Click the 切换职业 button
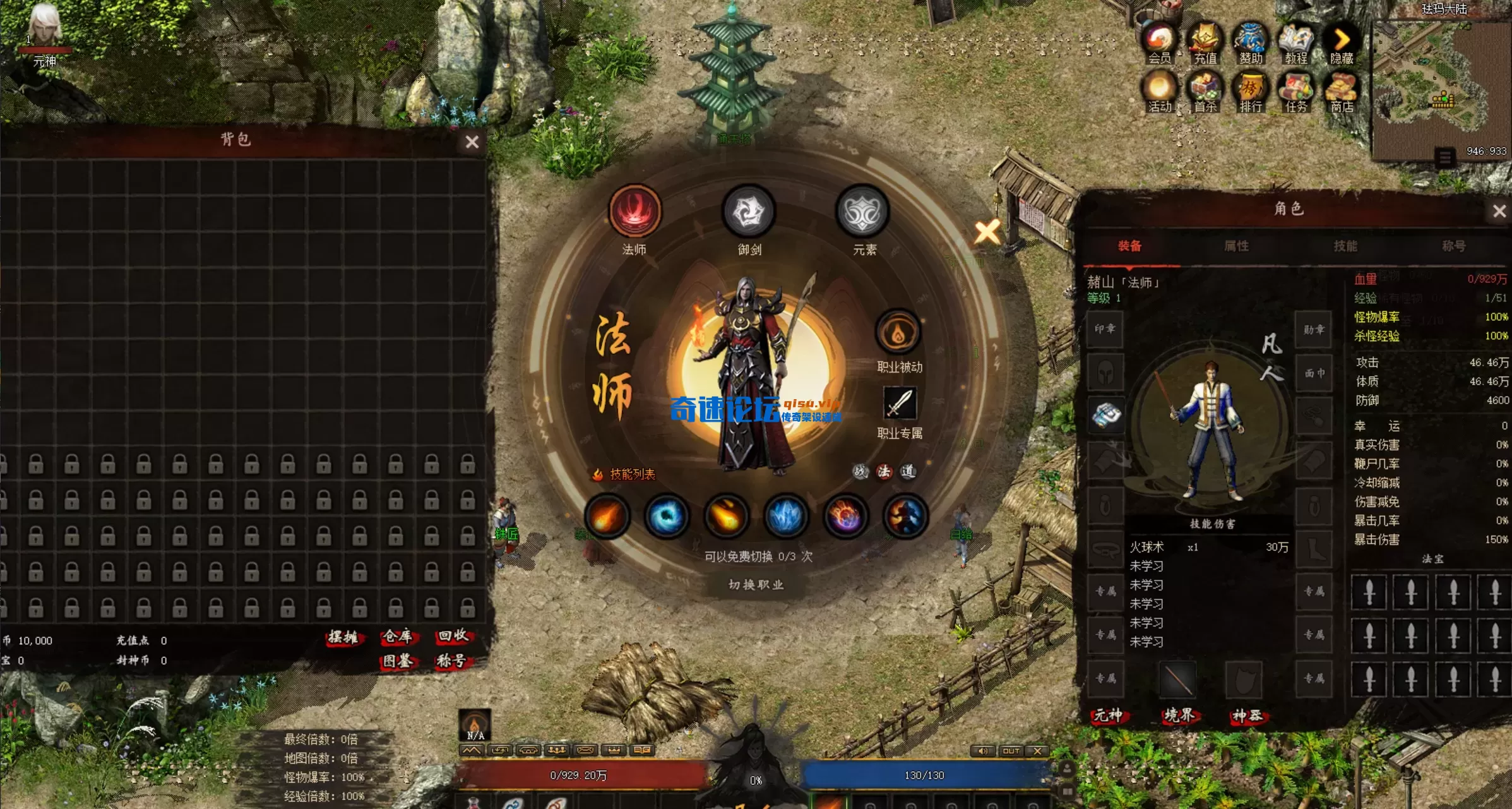 (x=756, y=585)
